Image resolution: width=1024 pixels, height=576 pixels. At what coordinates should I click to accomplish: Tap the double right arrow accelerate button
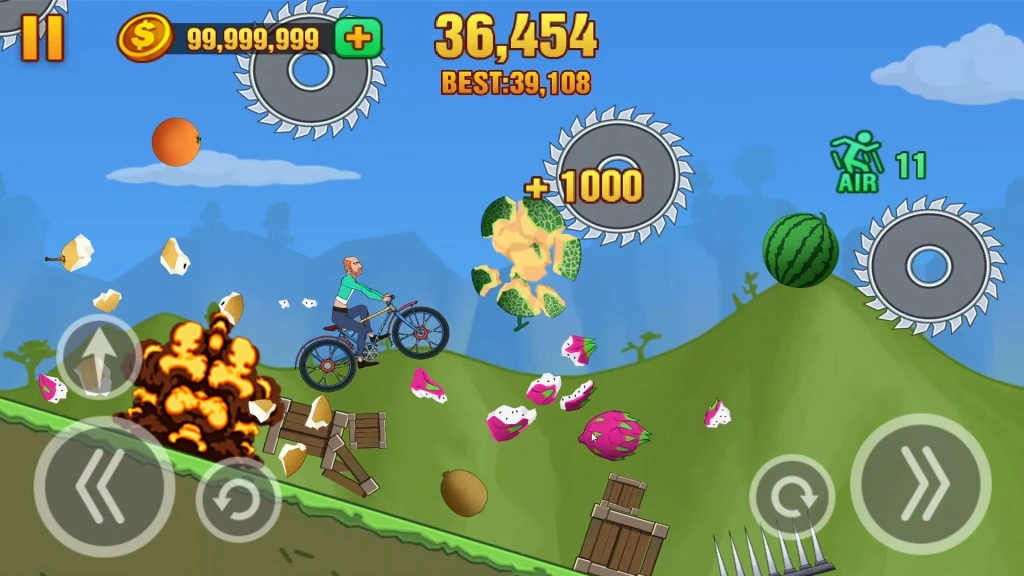(x=920, y=484)
